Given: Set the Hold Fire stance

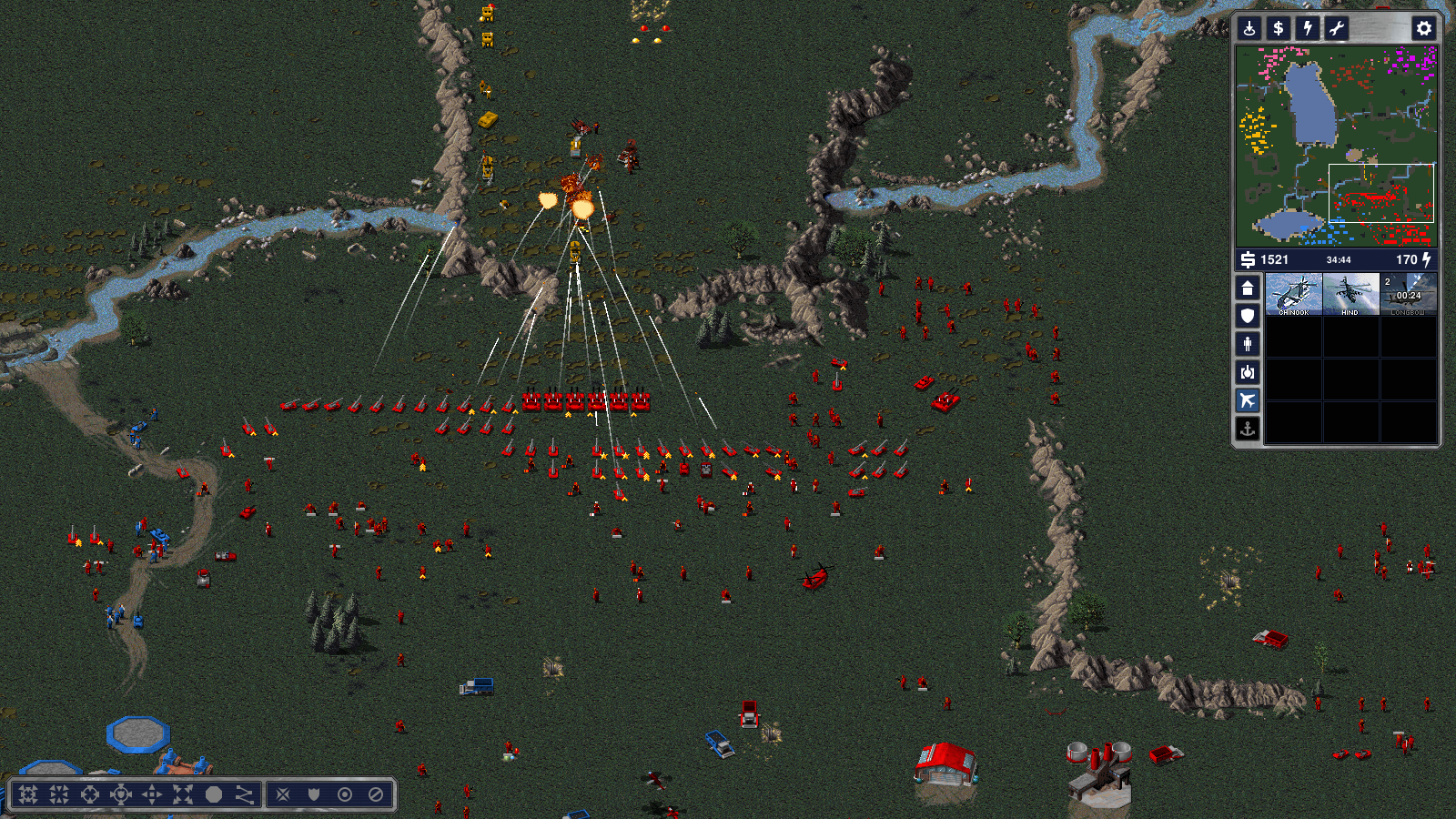Looking at the screenshot, I should 376,794.
